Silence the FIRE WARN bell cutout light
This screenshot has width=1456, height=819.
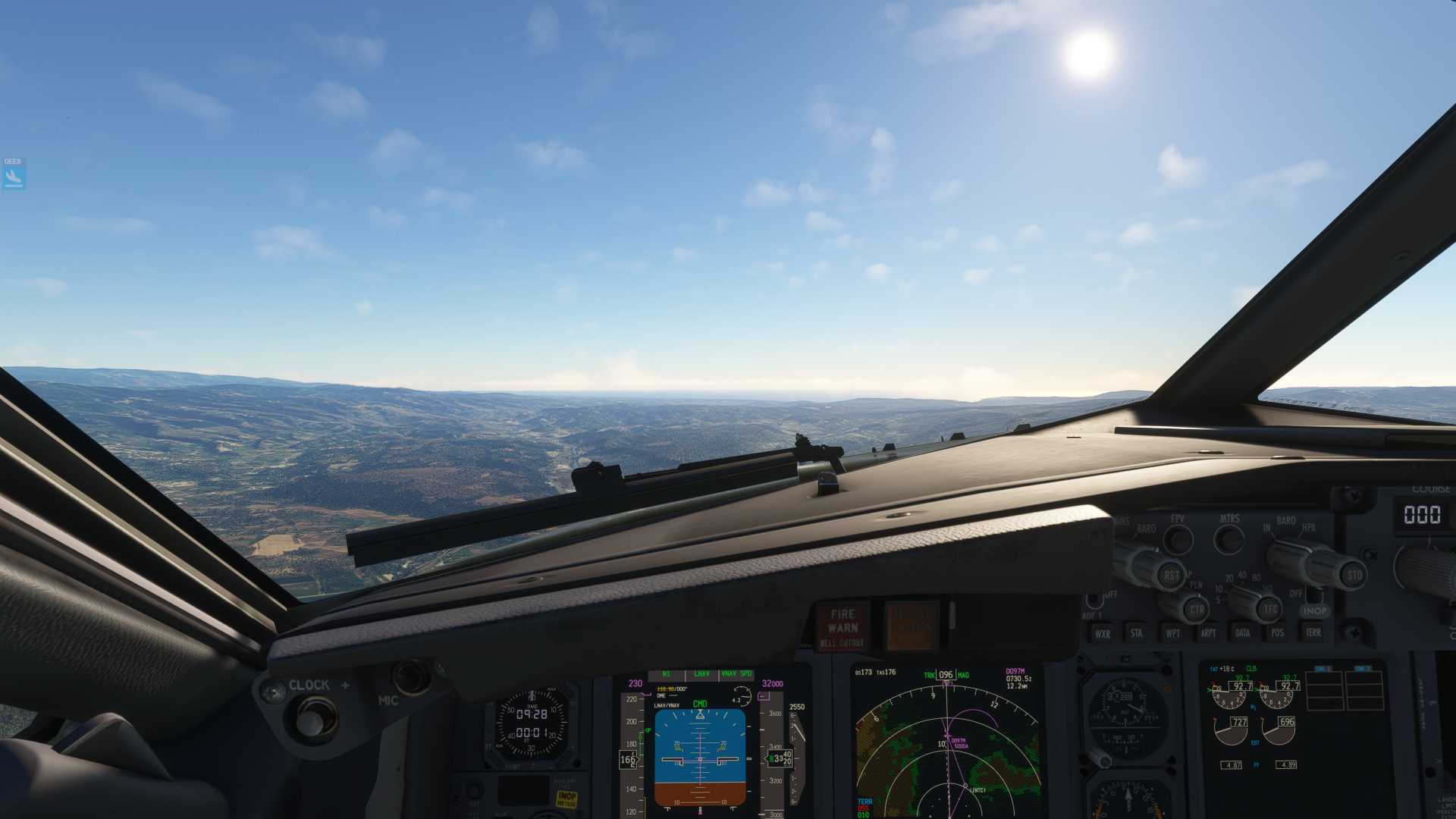(x=843, y=627)
